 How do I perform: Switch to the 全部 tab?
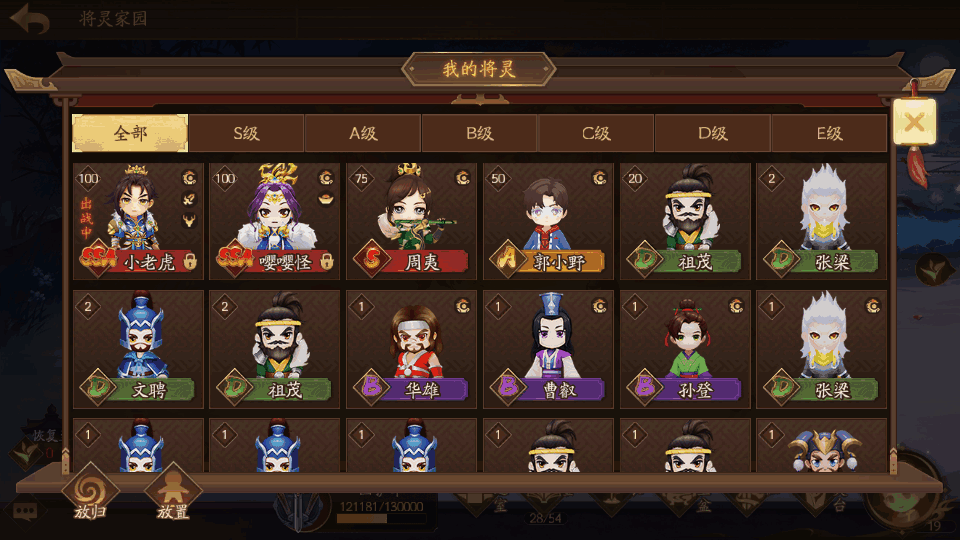130,133
